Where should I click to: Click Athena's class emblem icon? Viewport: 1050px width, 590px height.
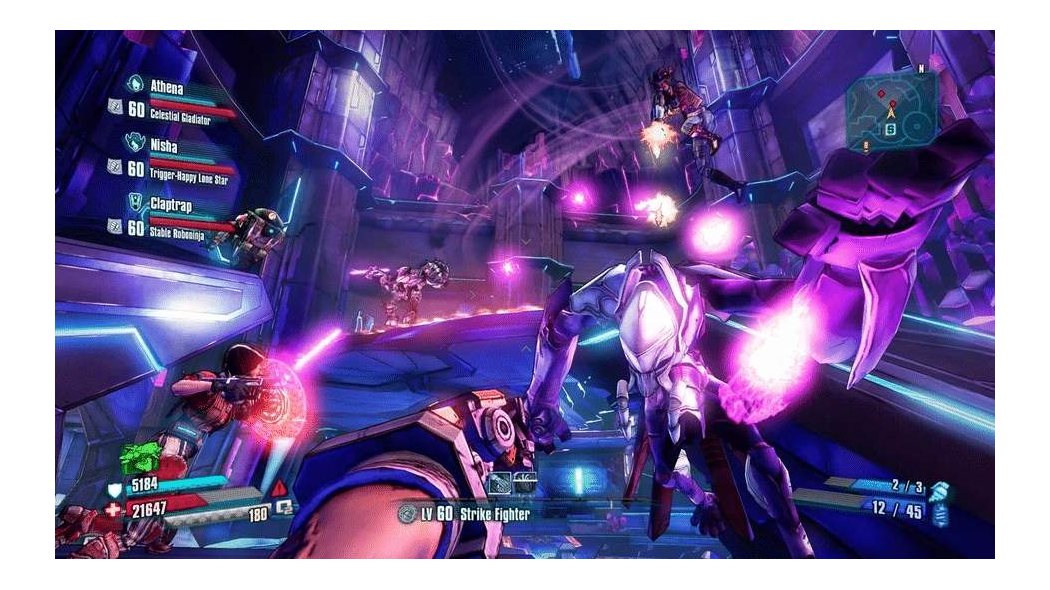click(x=135, y=86)
